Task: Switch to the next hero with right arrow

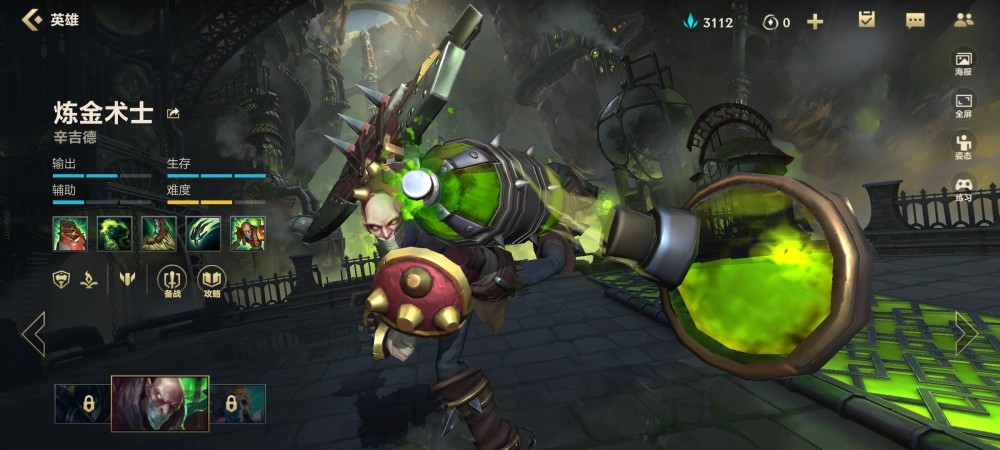Action: point(966,334)
